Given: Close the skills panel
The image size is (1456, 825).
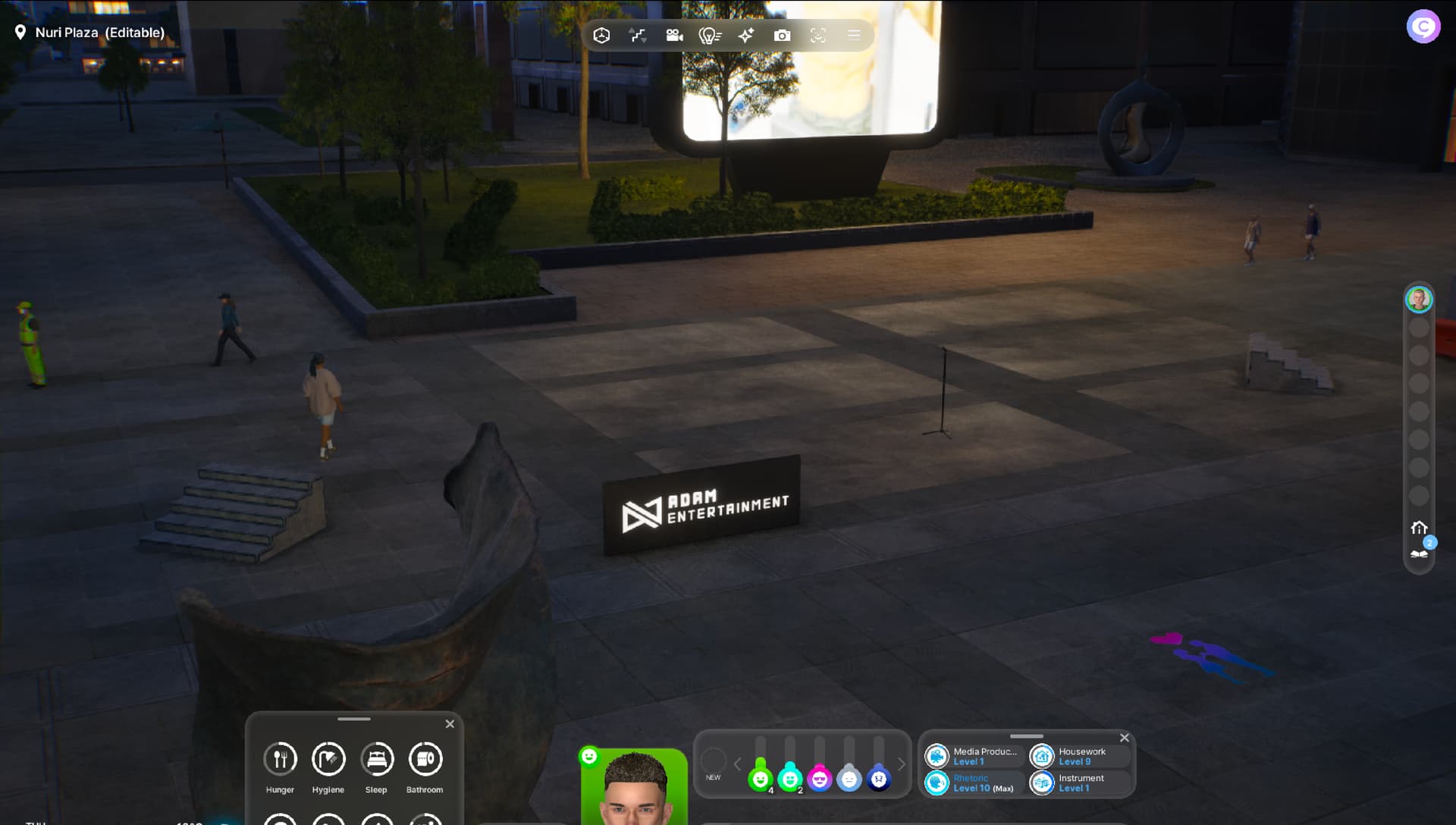Looking at the screenshot, I should click(x=1125, y=738).
